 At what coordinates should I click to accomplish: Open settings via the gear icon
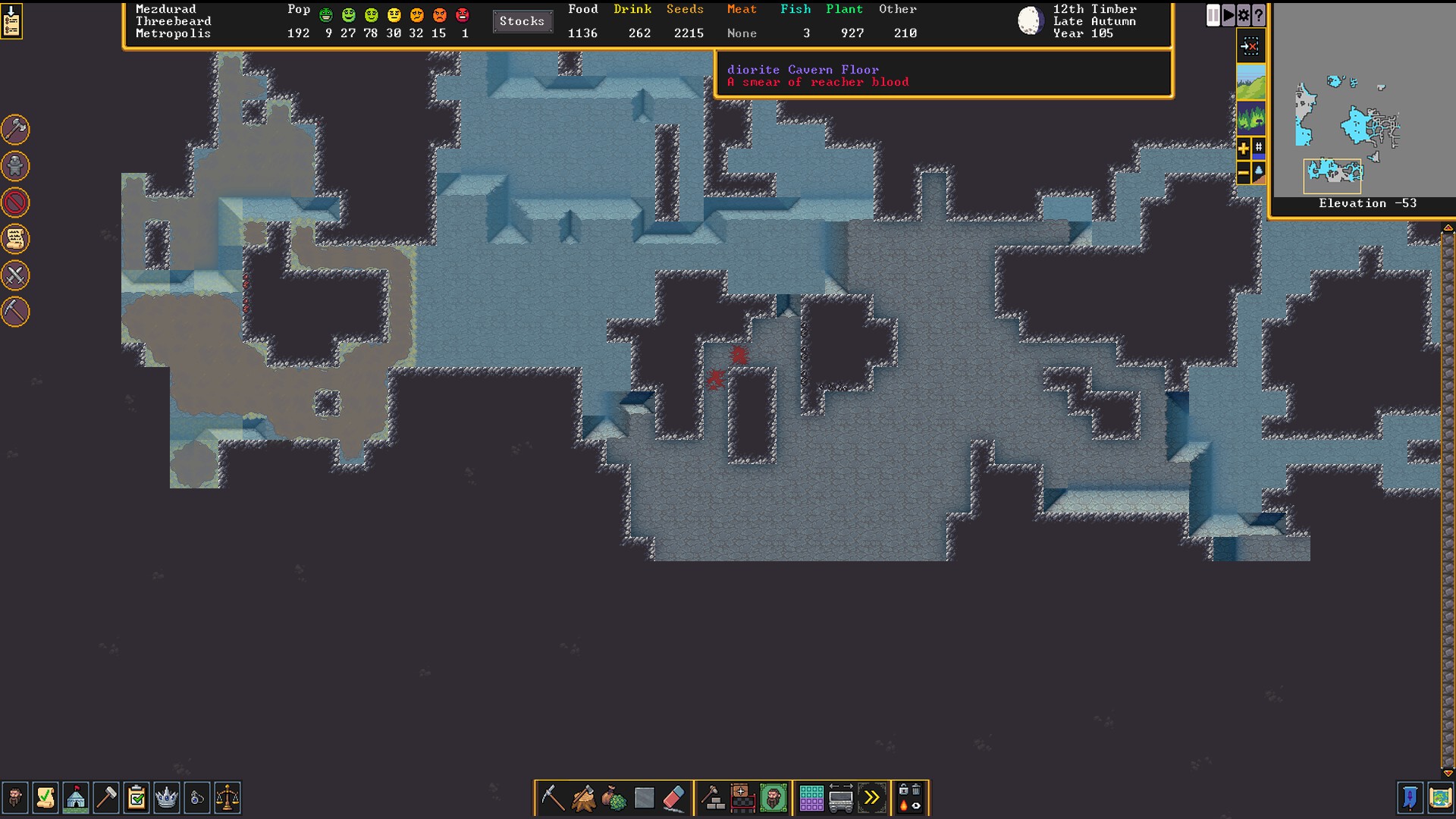click(x=1244, y=15)
